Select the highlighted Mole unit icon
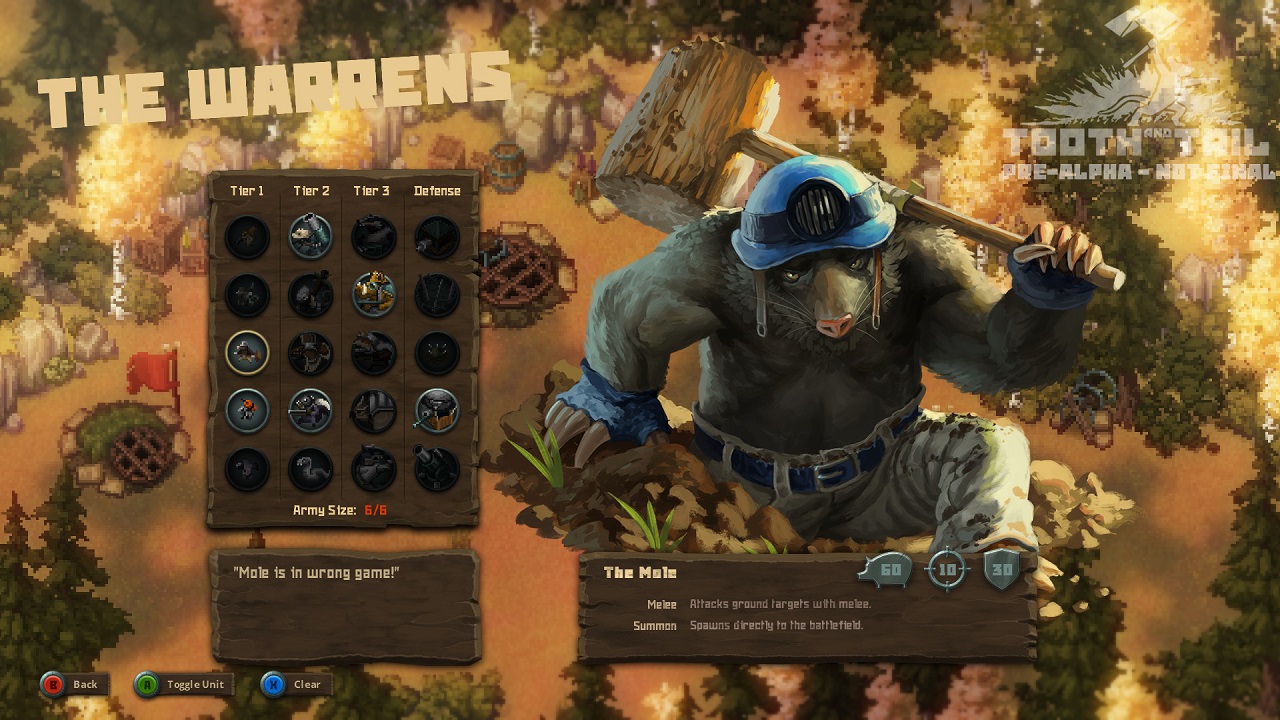The width and height of the screenshot is (1280, 720). (x=246, y=352)
